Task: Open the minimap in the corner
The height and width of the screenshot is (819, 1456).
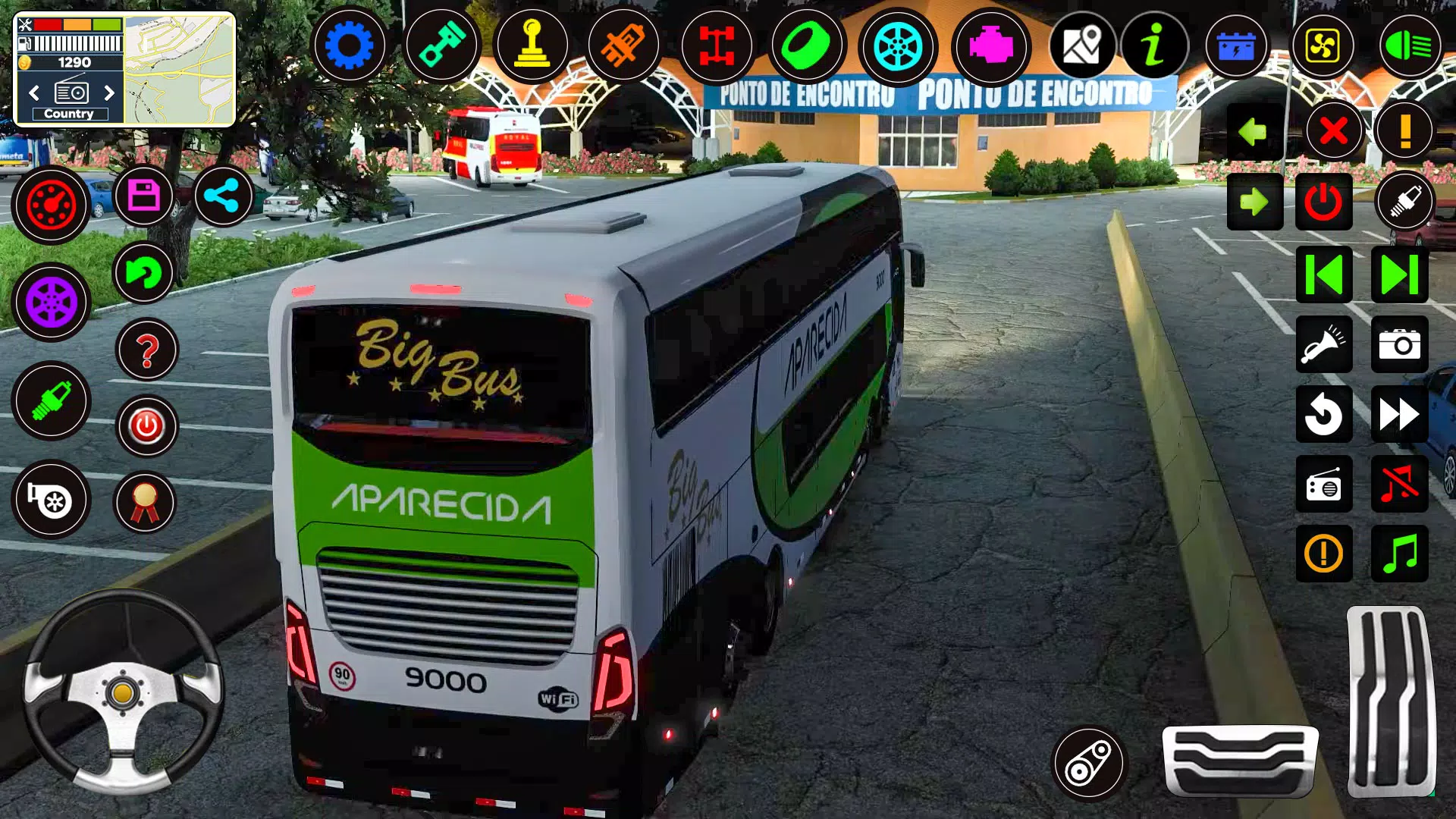Action: 179,70
